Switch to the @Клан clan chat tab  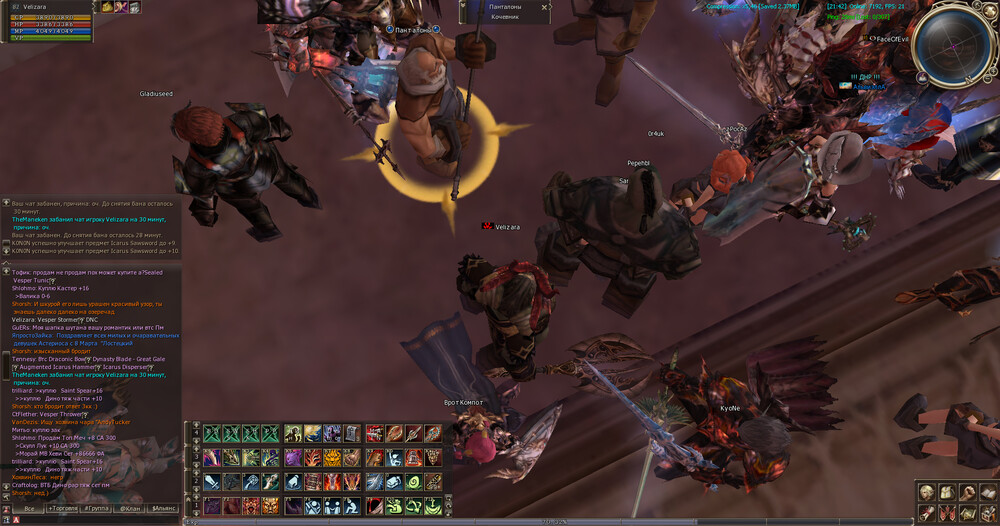pyautogui.click(x=131, y=509)
